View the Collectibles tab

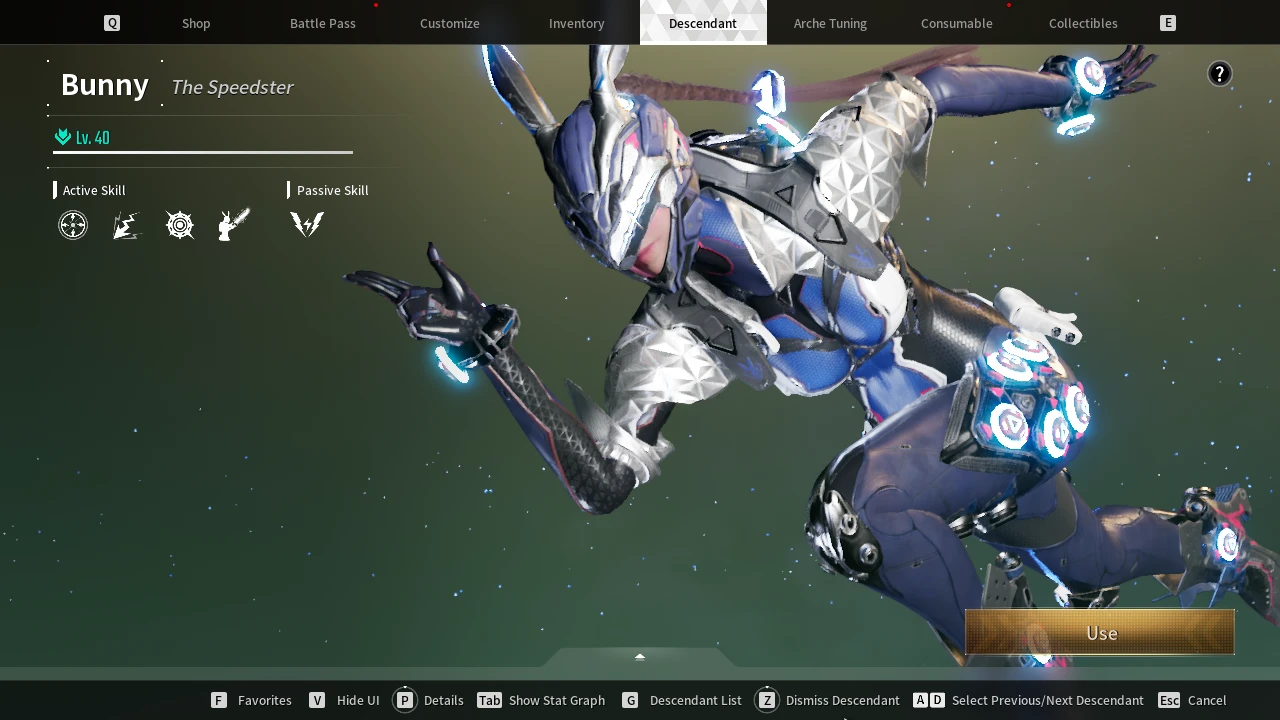tap(1083, 23)
